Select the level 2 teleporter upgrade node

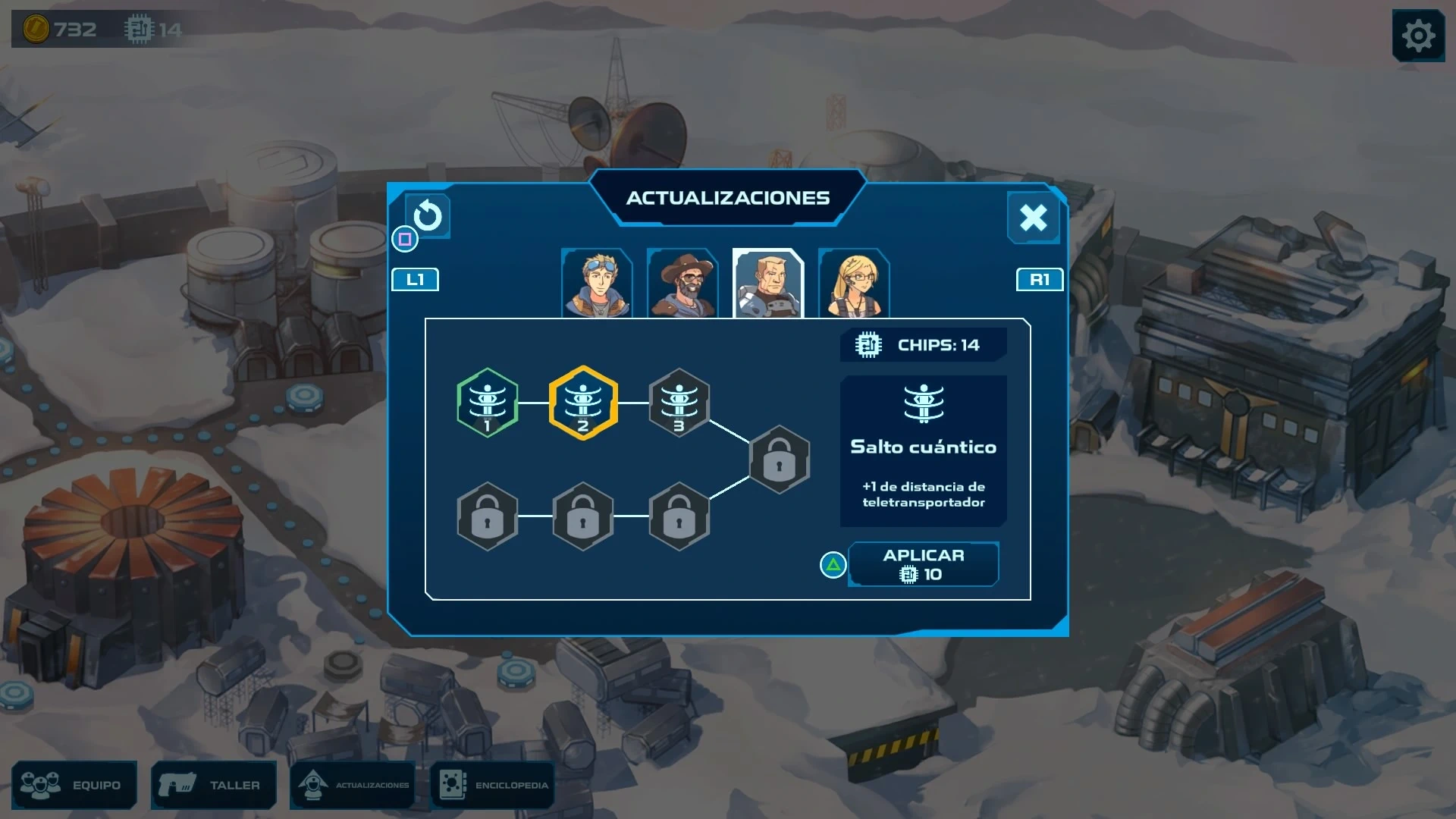(583, 403)
